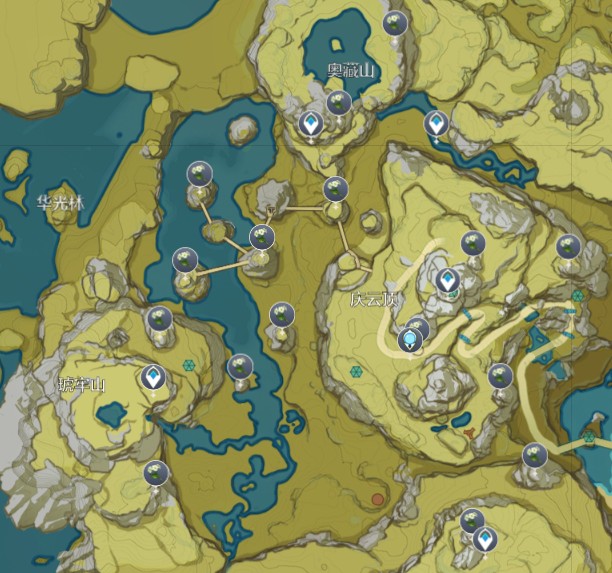Click the red dot marker on the map

pos(378,498)
